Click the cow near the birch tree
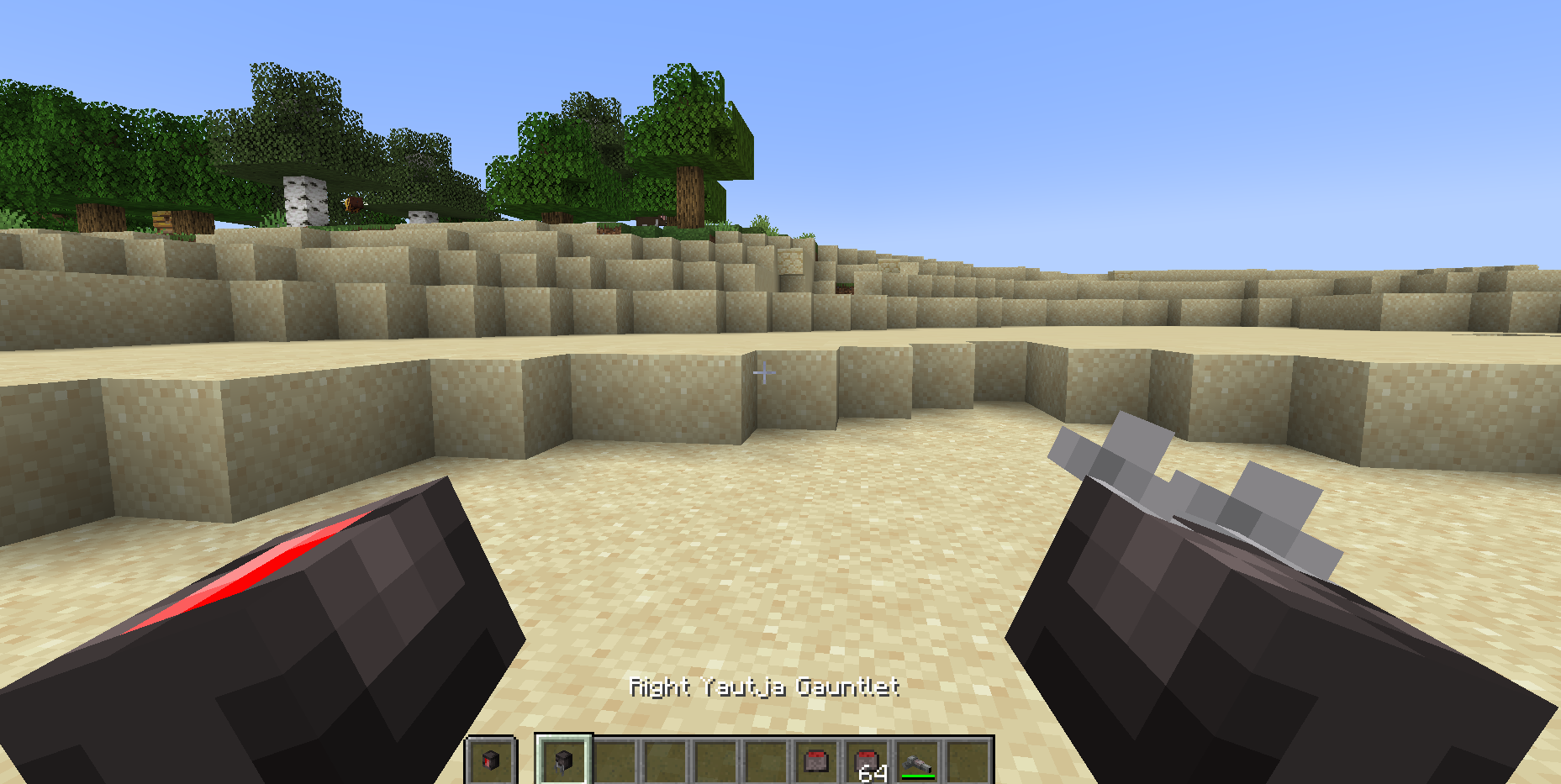 [x=354, y=203]
